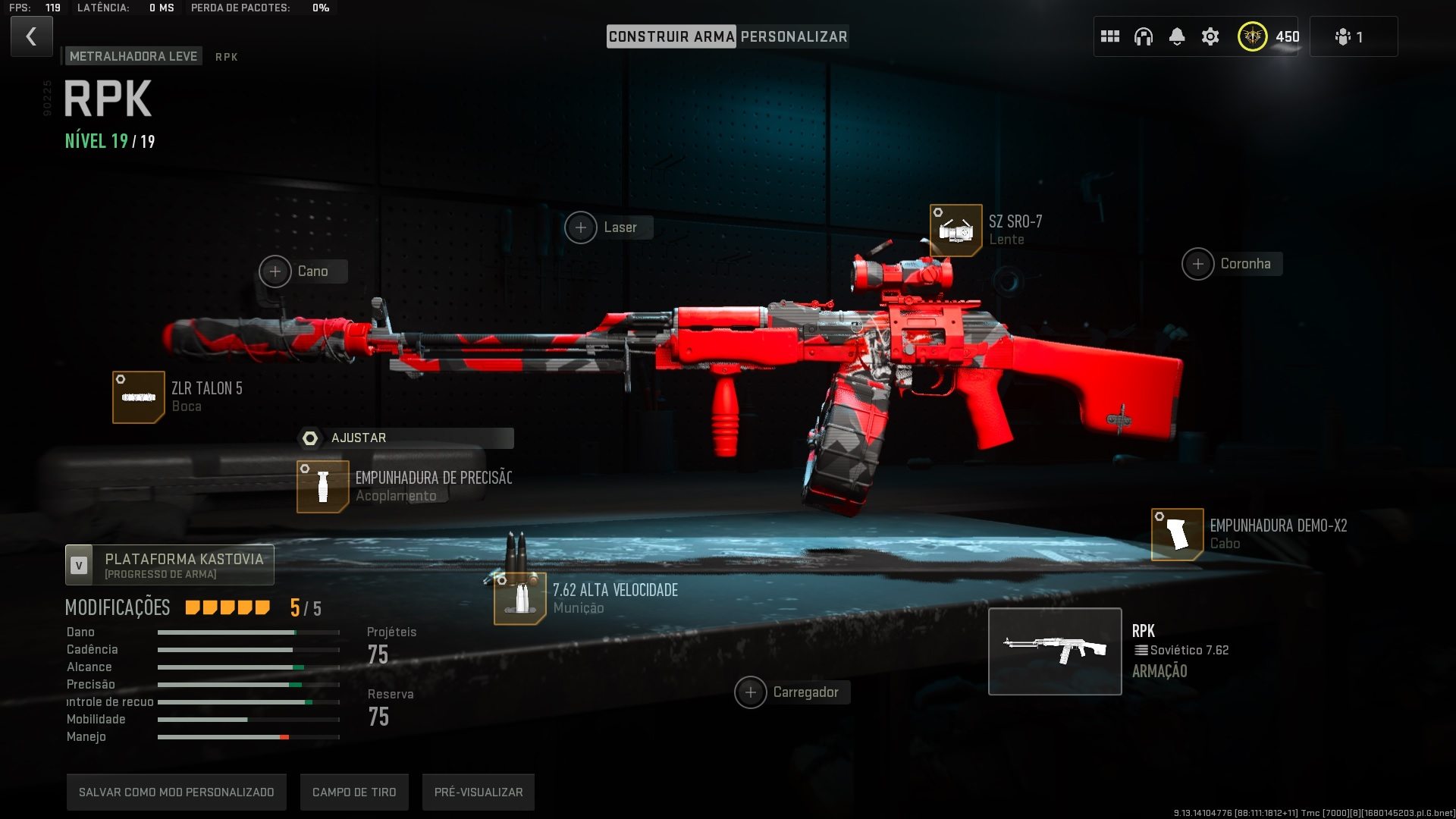This screenshot has height=819, width=1456.
Task: Open the RPK armação thumbnail
Action: (1055, 651)
